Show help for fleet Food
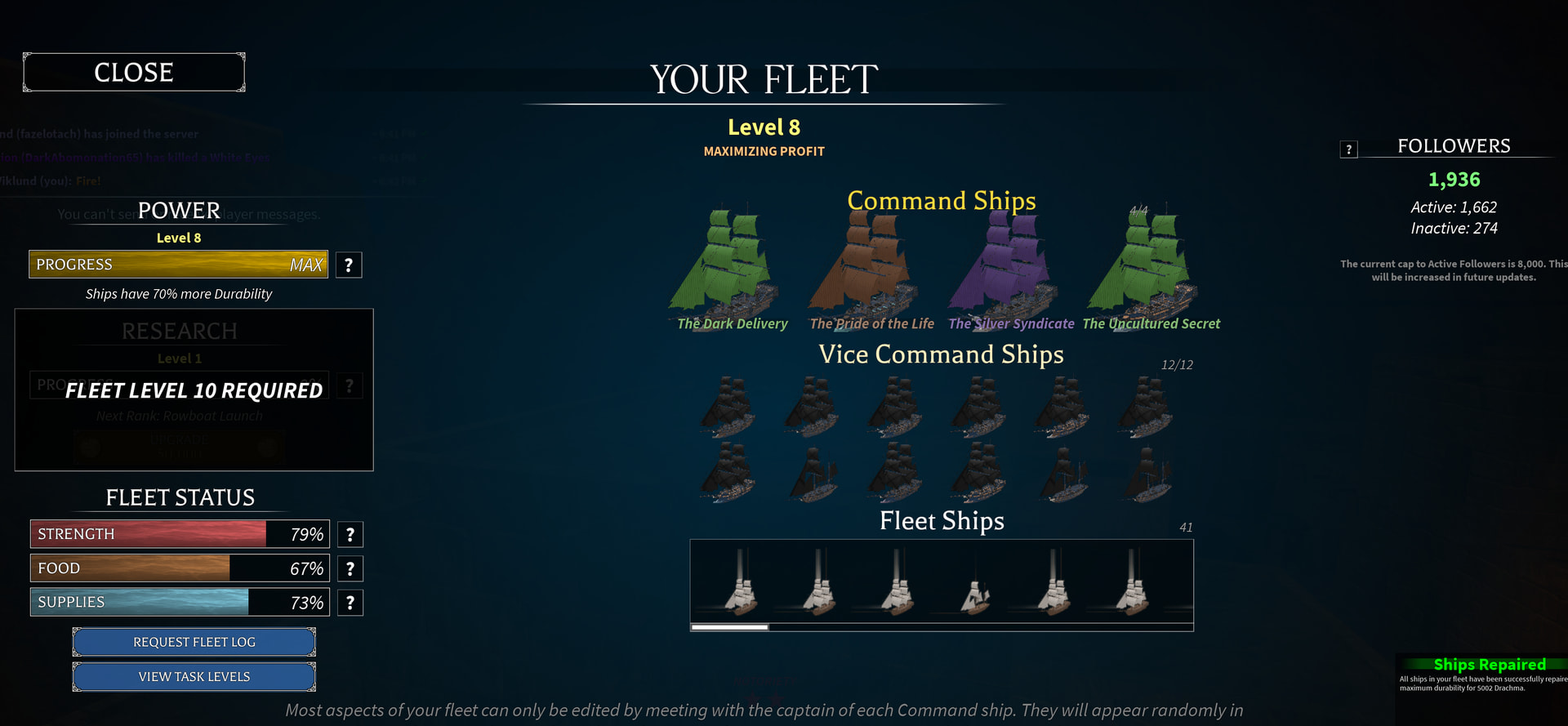 tap(350, 568)
